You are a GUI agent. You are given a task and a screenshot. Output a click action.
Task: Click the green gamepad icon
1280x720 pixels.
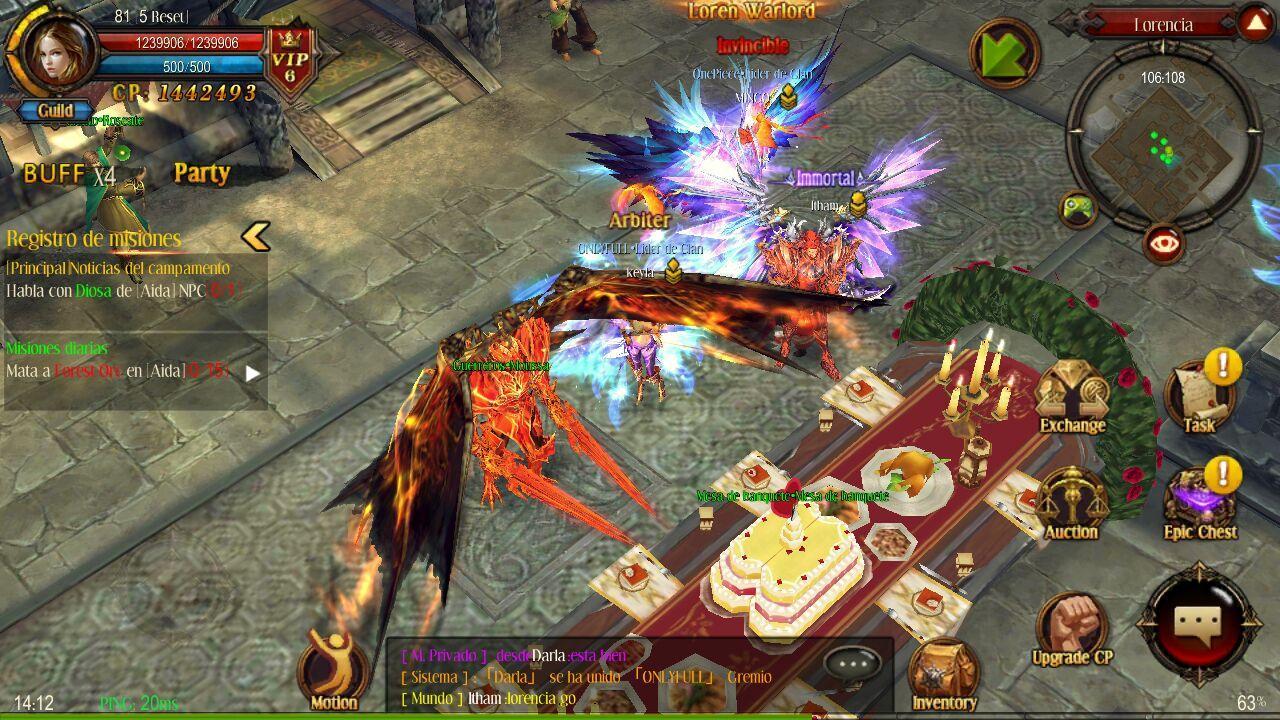tap(1078, 210)
